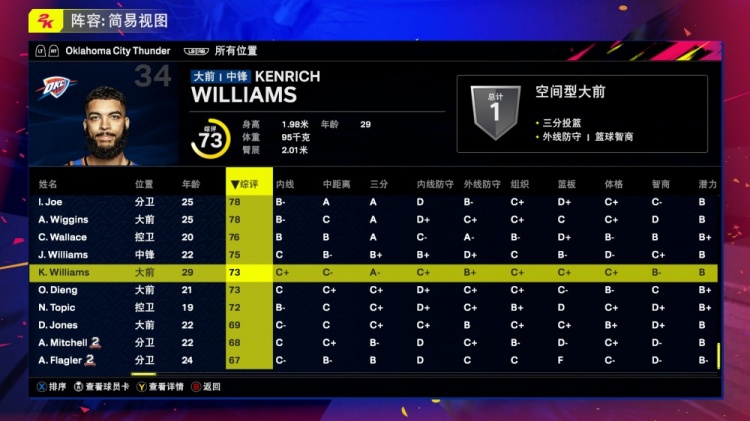Pick D. Jones in the roster
The width and height of the screenshot is (750, 421).
(x=57, y=325)
